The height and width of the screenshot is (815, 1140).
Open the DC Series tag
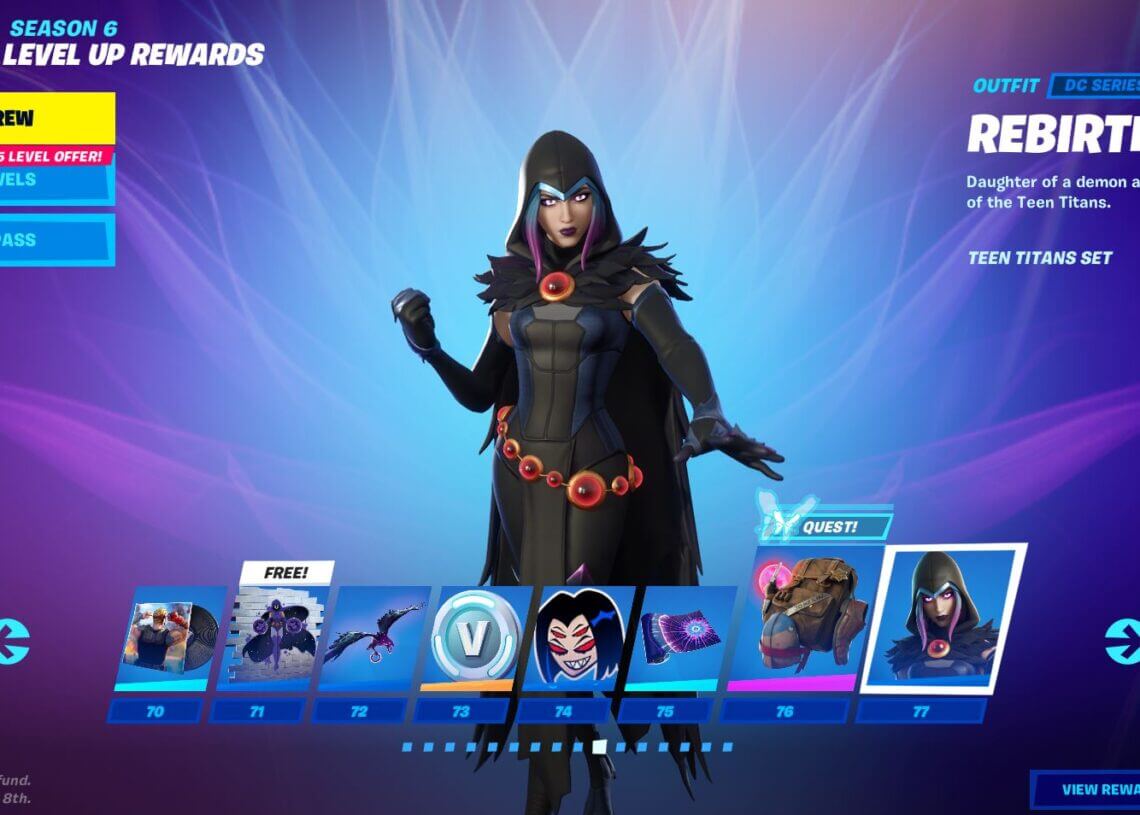coord(1095,86)
